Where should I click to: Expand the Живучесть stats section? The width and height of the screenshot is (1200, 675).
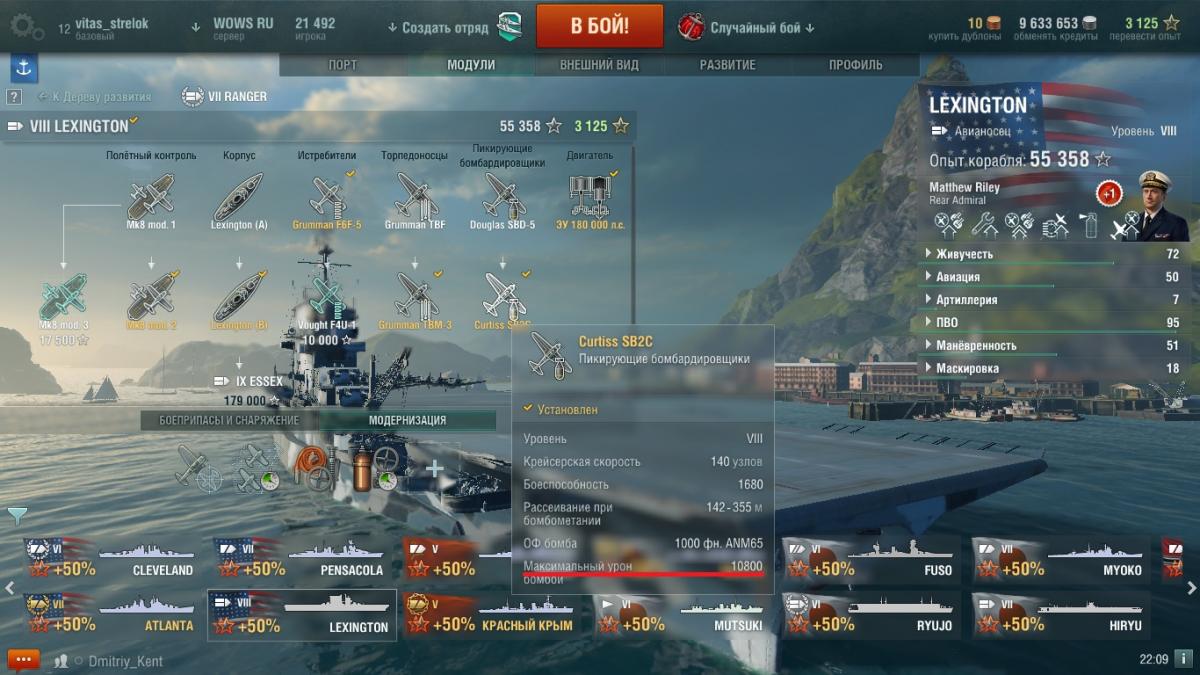point(965,254)
